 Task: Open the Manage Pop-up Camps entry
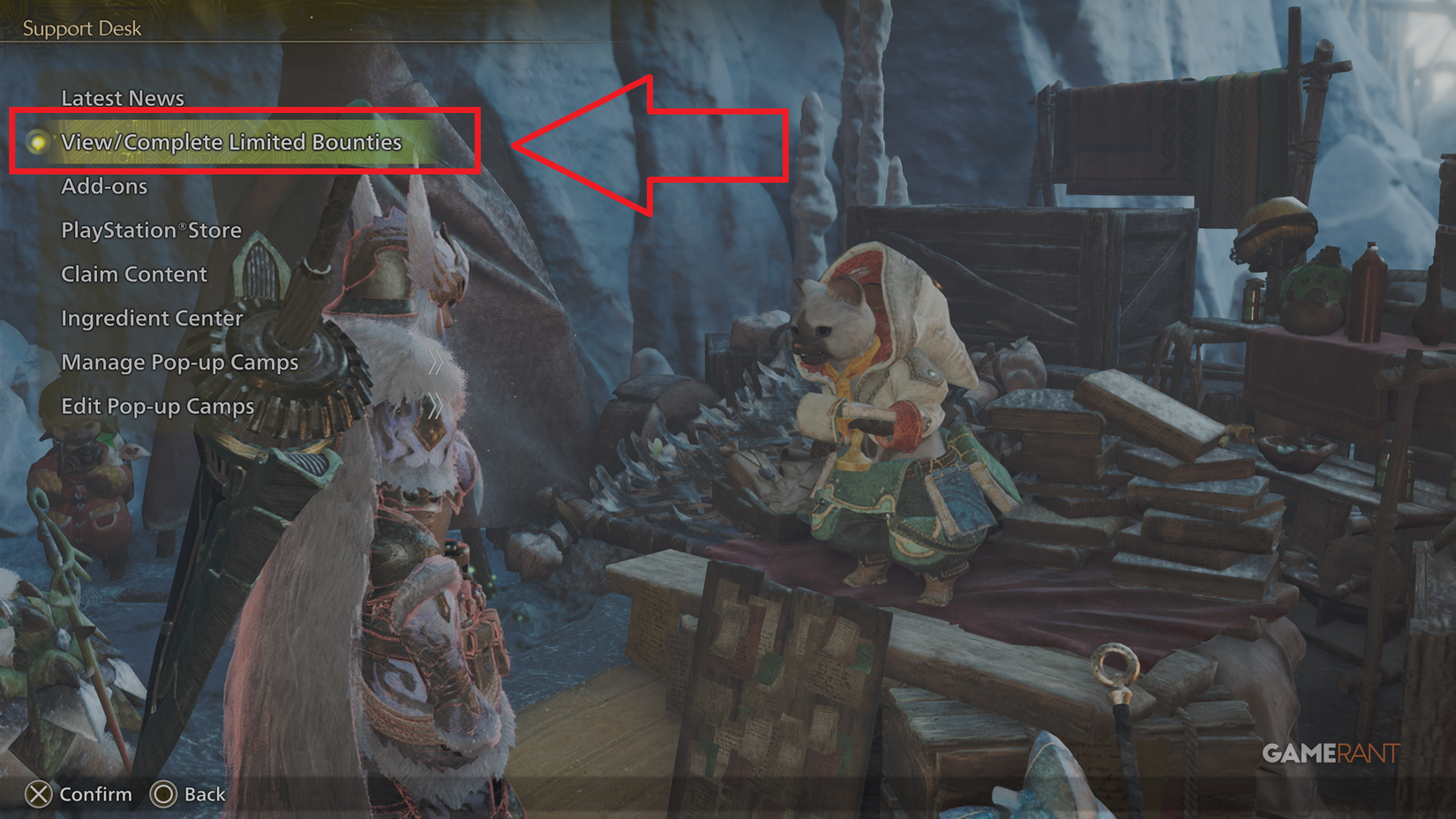179,363
